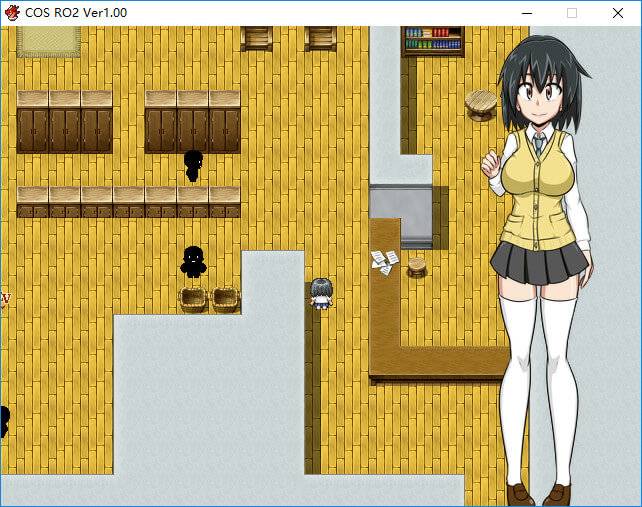Close the COS RO2 game window
642x507 pixels.
tap(617, 13)
